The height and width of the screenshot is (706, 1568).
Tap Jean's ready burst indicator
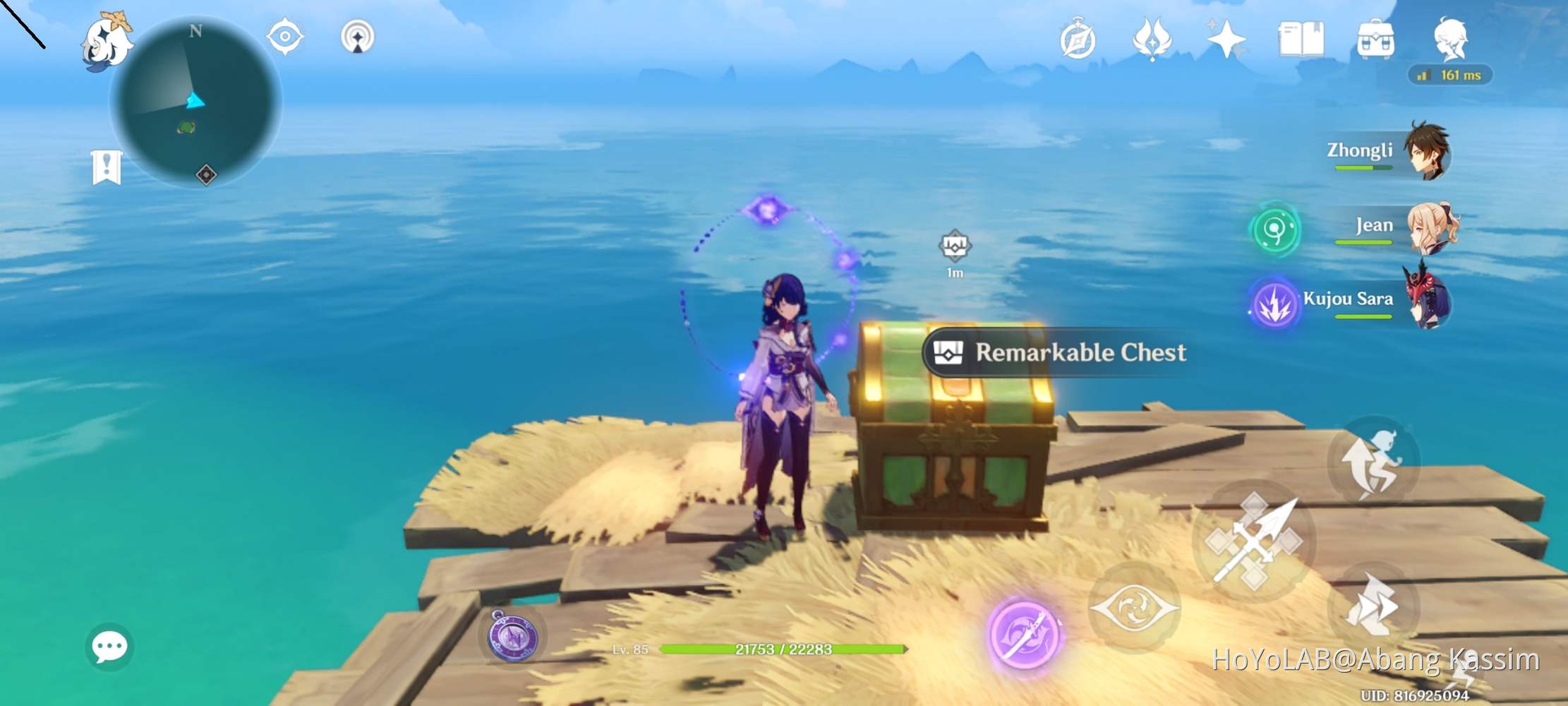coord(1276,232)
